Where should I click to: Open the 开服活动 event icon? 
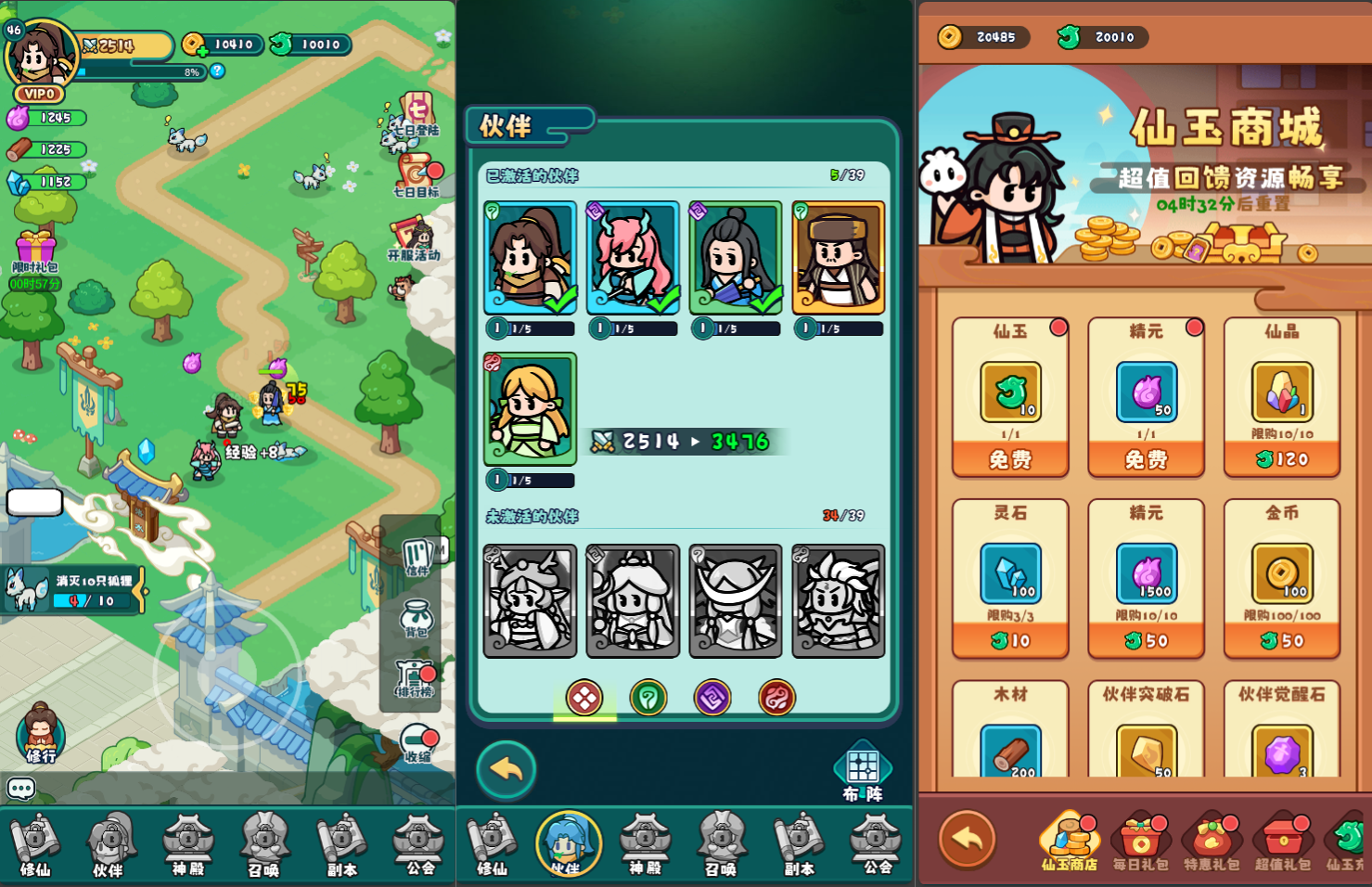[414, 240]
